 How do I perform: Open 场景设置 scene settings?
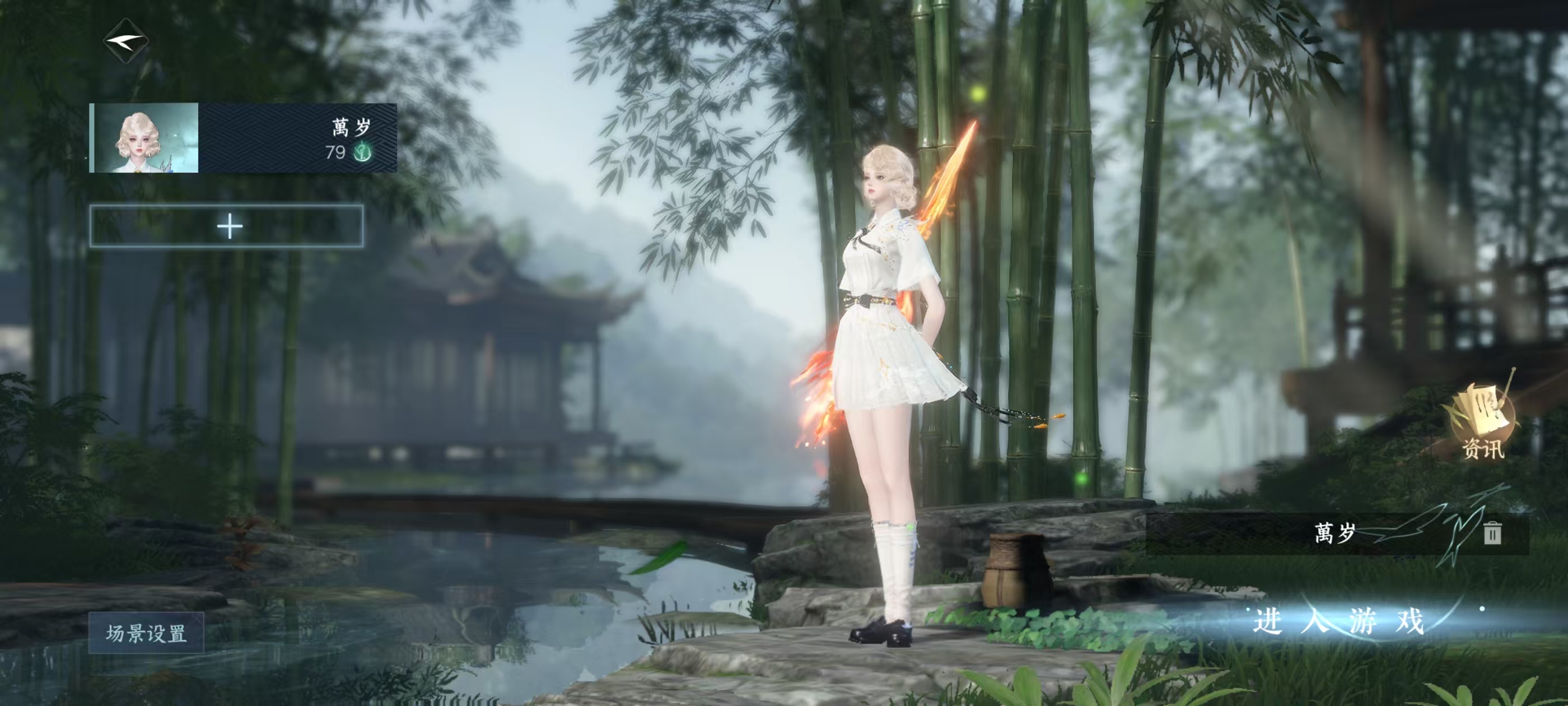click(x=146, y=633)
